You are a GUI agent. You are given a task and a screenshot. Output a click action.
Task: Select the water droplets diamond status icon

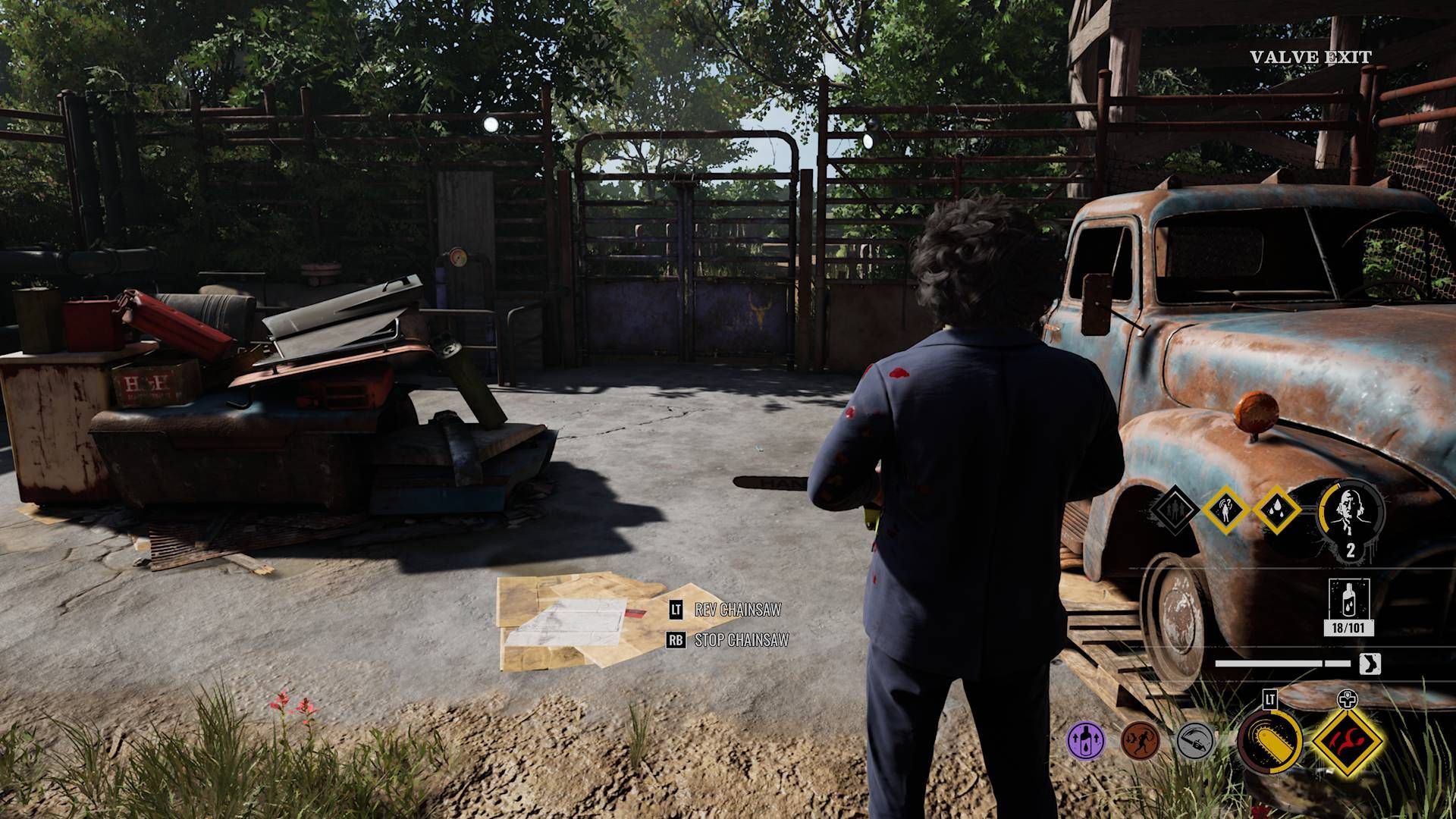(1277, 510)
